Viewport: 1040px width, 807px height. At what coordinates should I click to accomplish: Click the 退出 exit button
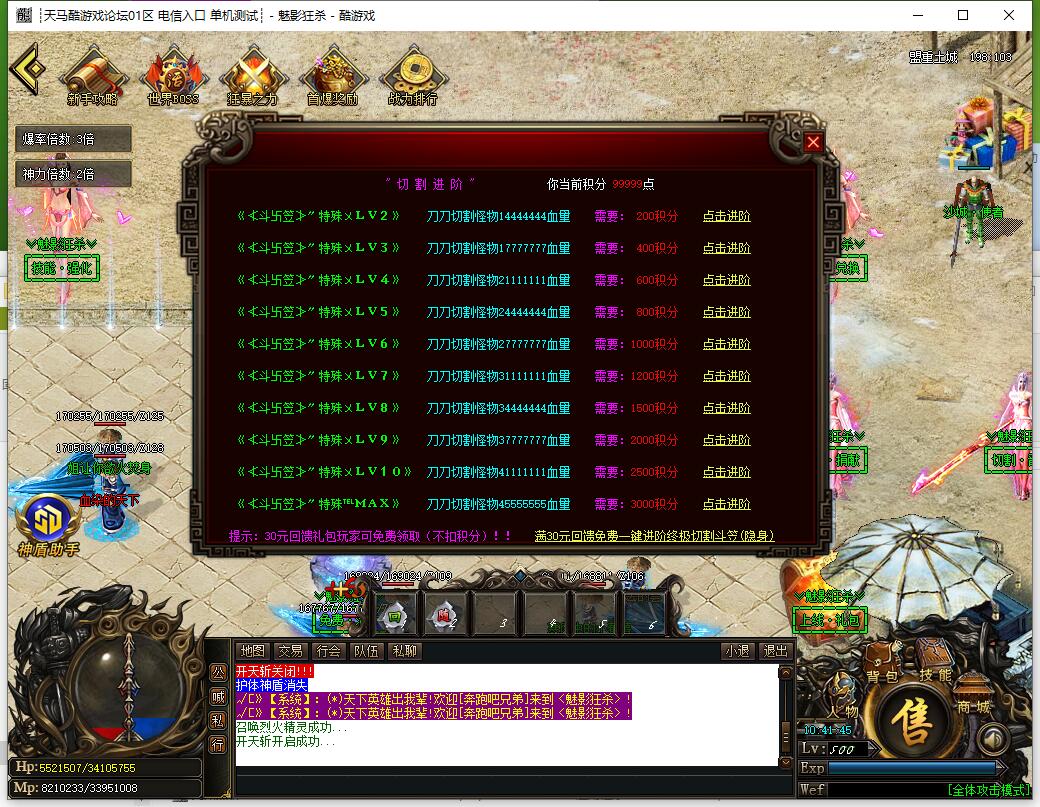pos(775,651)
